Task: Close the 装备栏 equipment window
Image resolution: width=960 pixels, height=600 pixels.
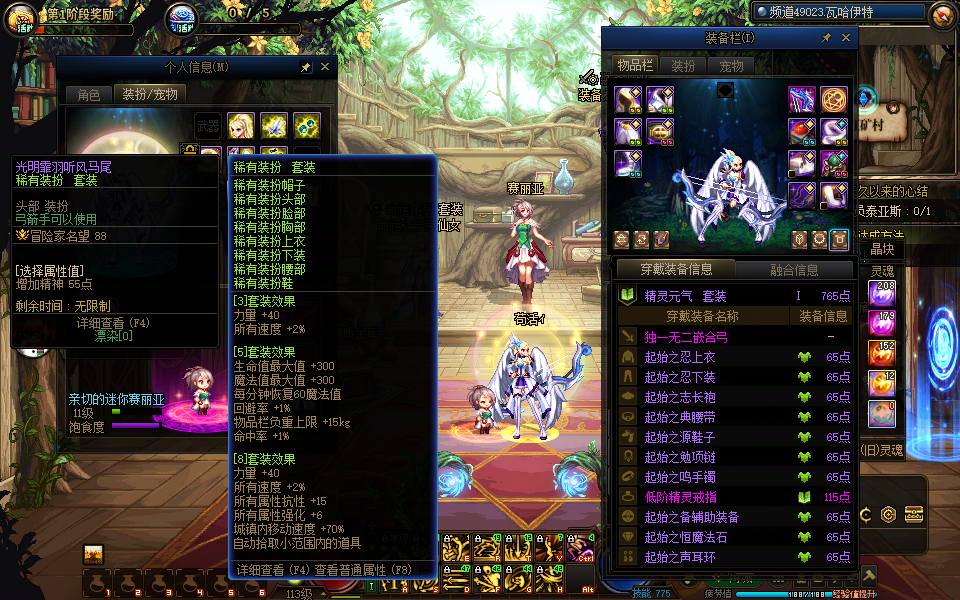Action: point(845,37)
